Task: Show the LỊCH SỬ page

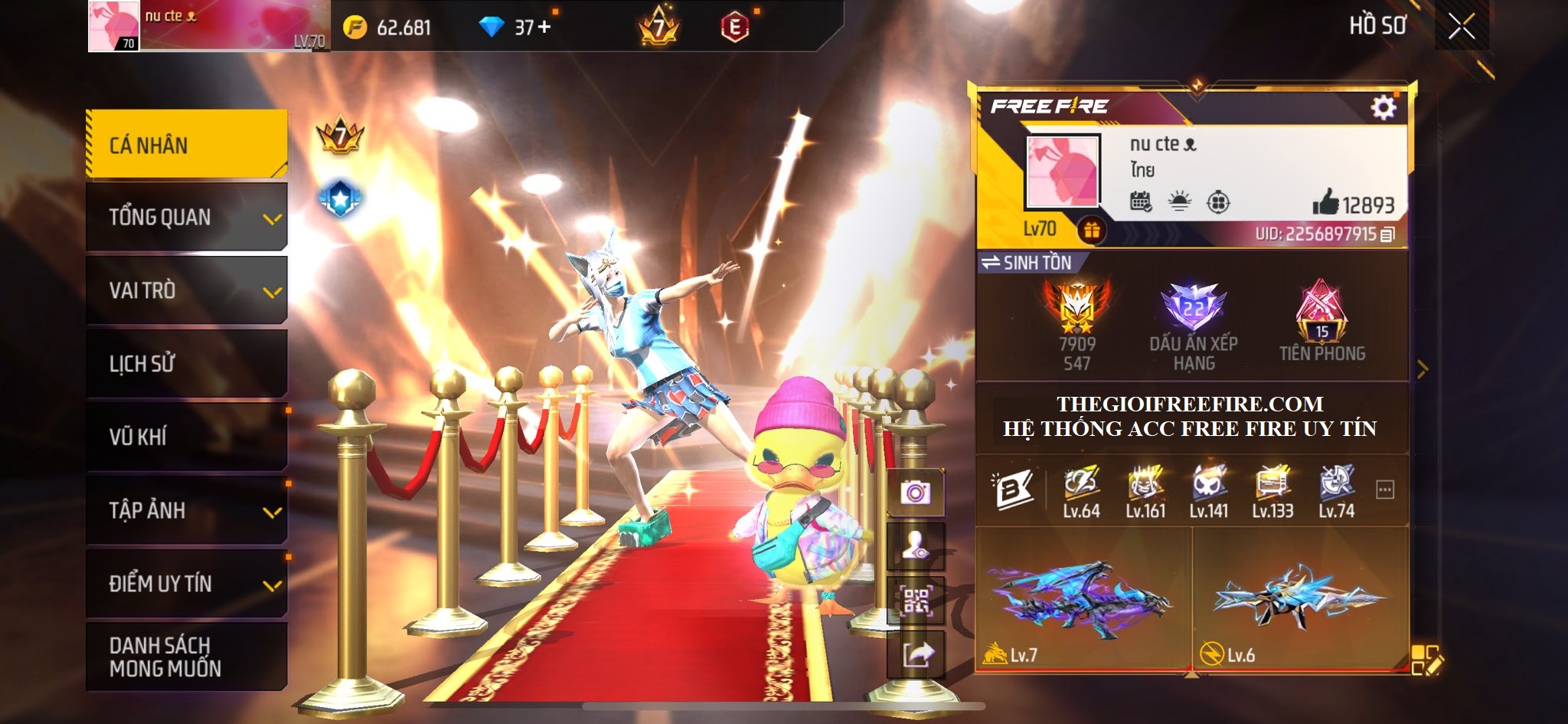Action: click(187, 363)
